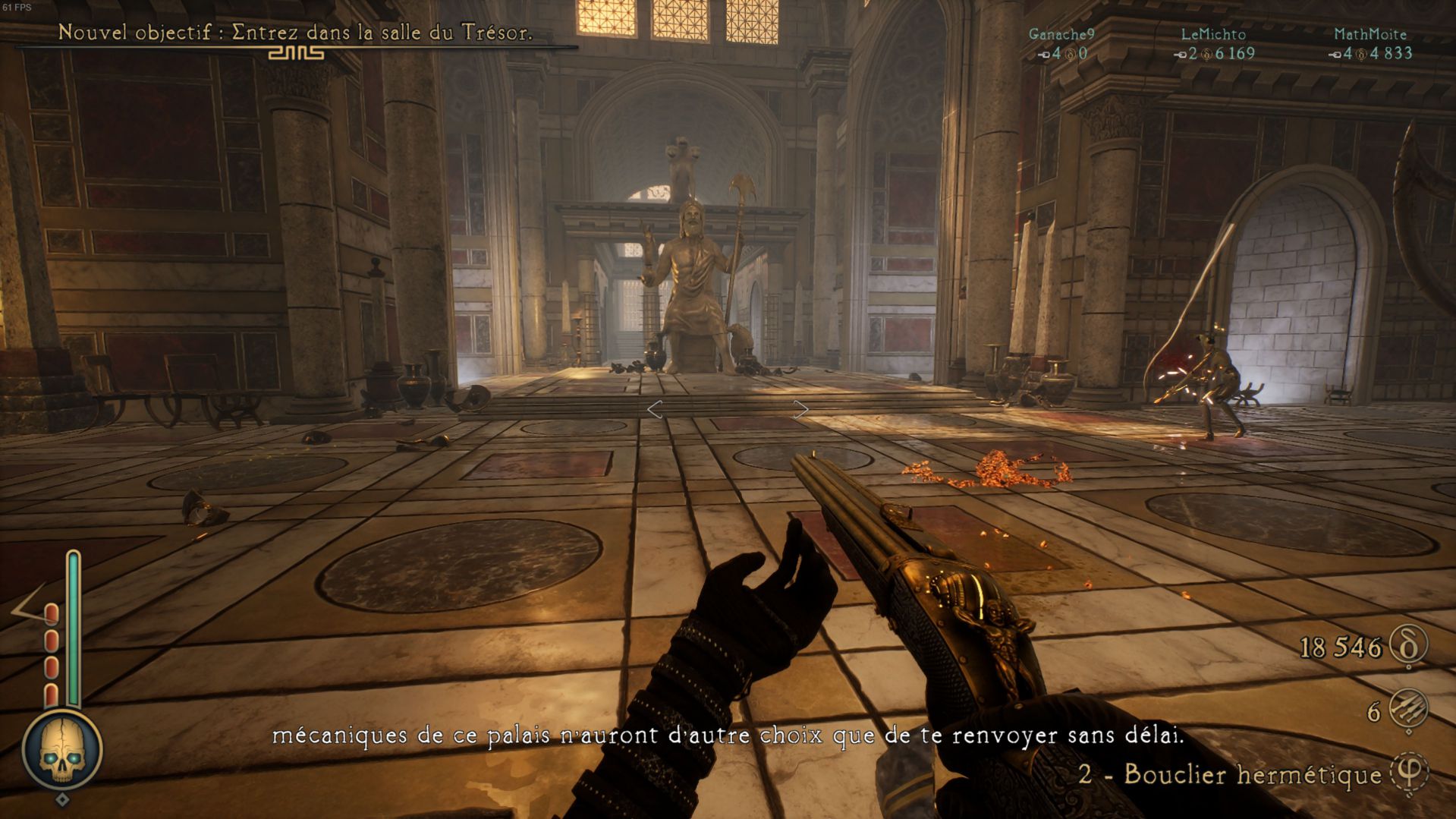Screen dimensions: 1456x819
Task: Activate the Bouclier hermétique ability icon
Action: click(1409, 773)
